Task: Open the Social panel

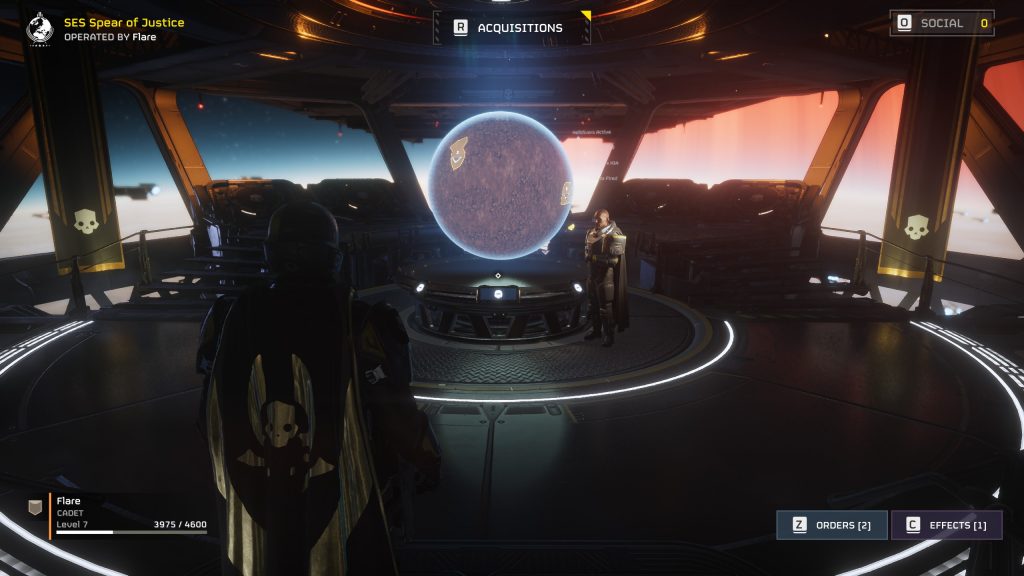Action: [x=941, y=23]
